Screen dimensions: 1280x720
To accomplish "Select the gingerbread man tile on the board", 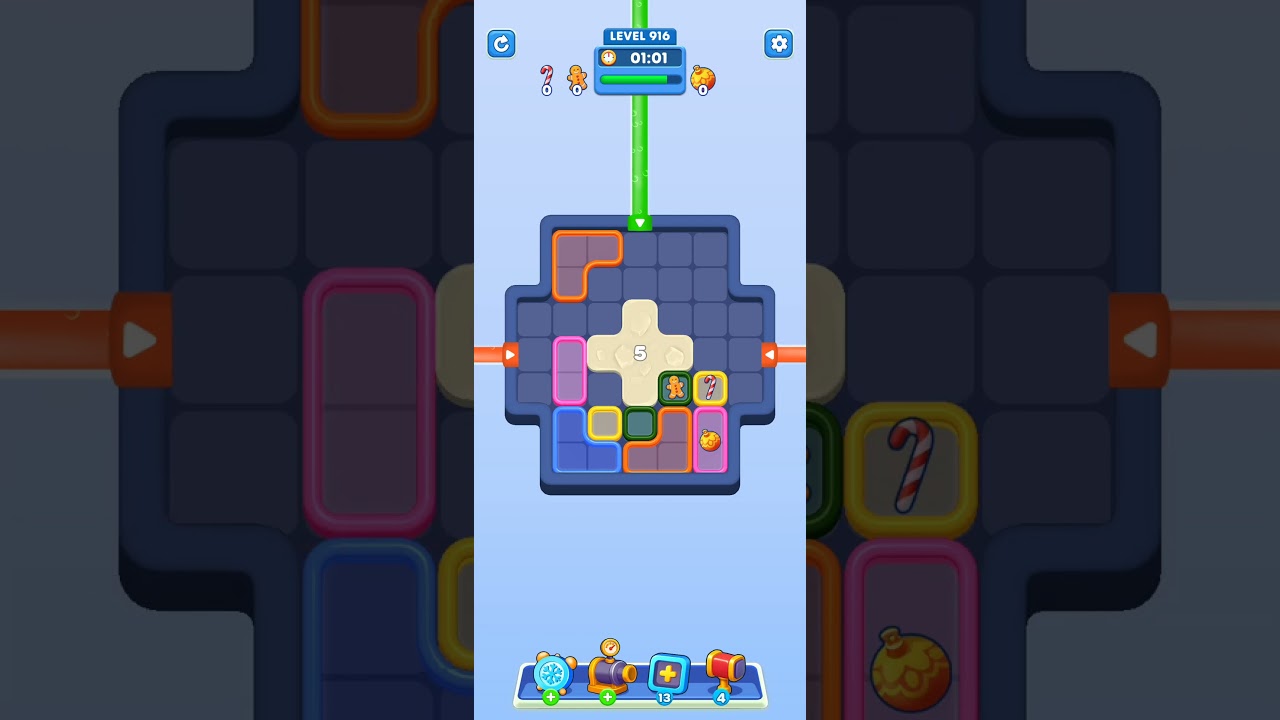I will 674,388.
